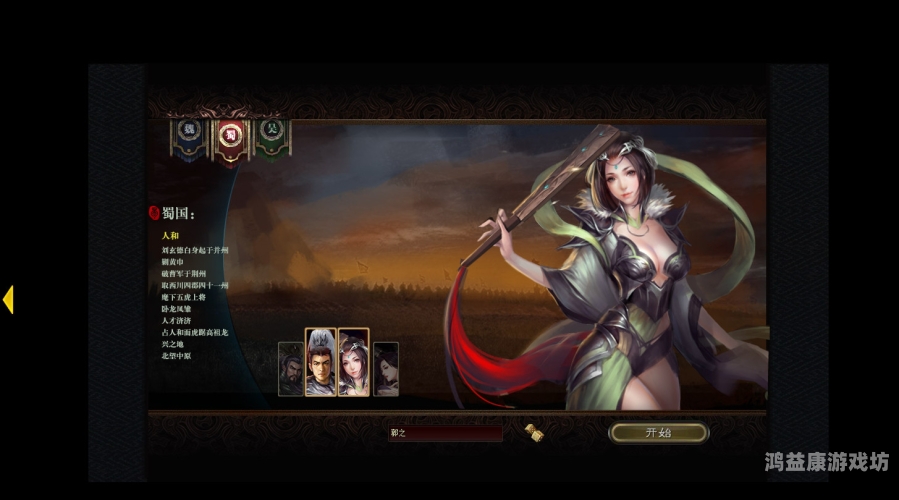
Task: Click the yellow left arrow at screen edge
Action: pyautogui.click(x=8, y=299)
